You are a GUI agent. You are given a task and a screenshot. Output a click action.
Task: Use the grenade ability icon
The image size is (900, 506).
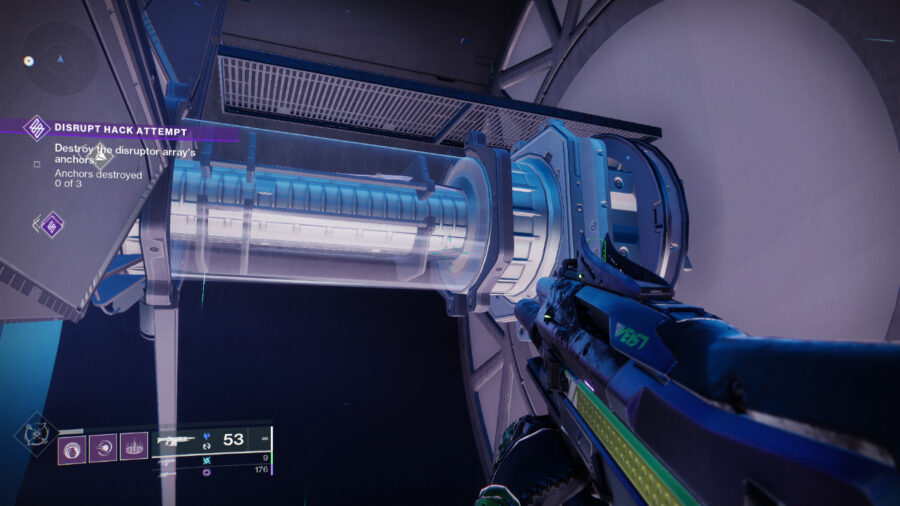(72, 447)
